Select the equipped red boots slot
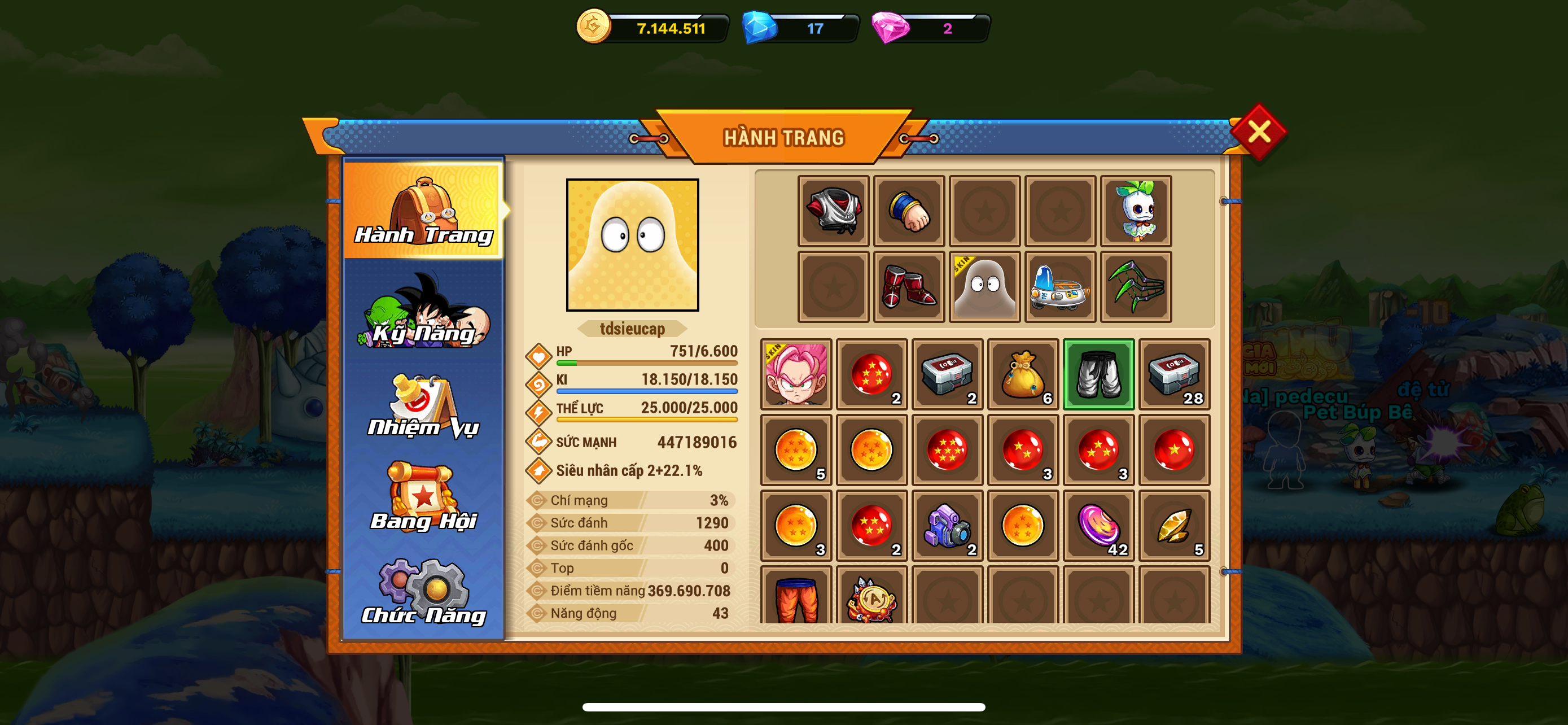Screen dimensions: 1568x725 point(909,287)
